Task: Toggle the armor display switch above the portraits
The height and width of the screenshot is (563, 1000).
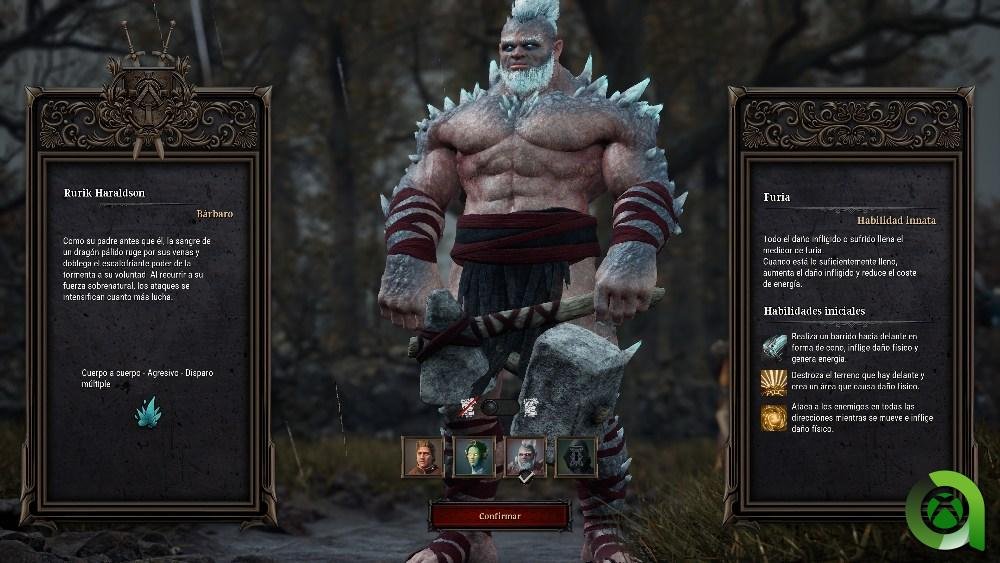Action: pos(499,407)
